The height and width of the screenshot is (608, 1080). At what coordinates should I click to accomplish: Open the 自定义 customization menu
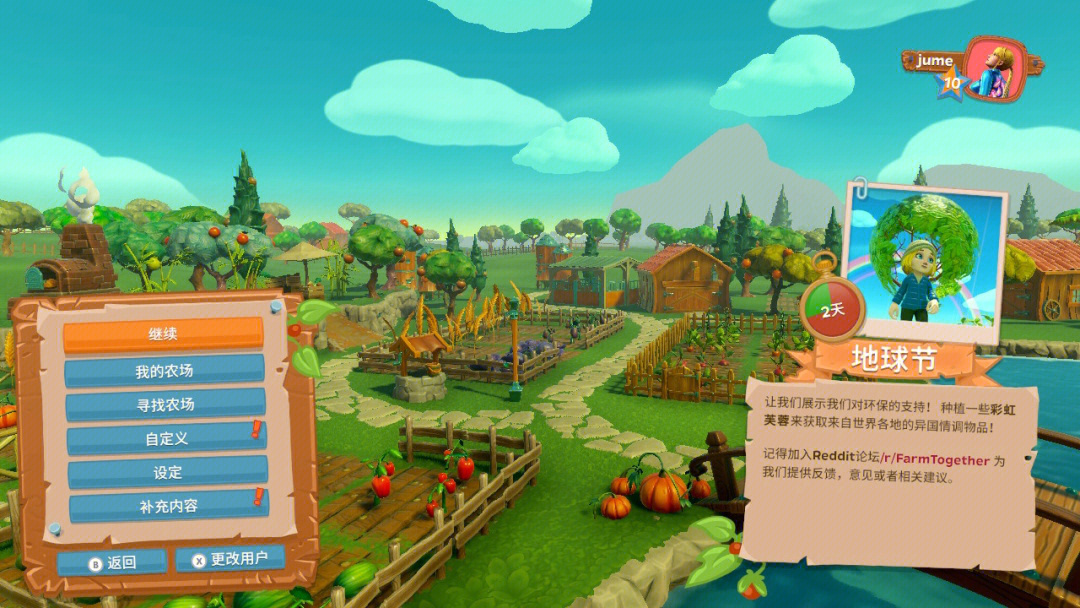pyautogui.click(x=166, y=438)
